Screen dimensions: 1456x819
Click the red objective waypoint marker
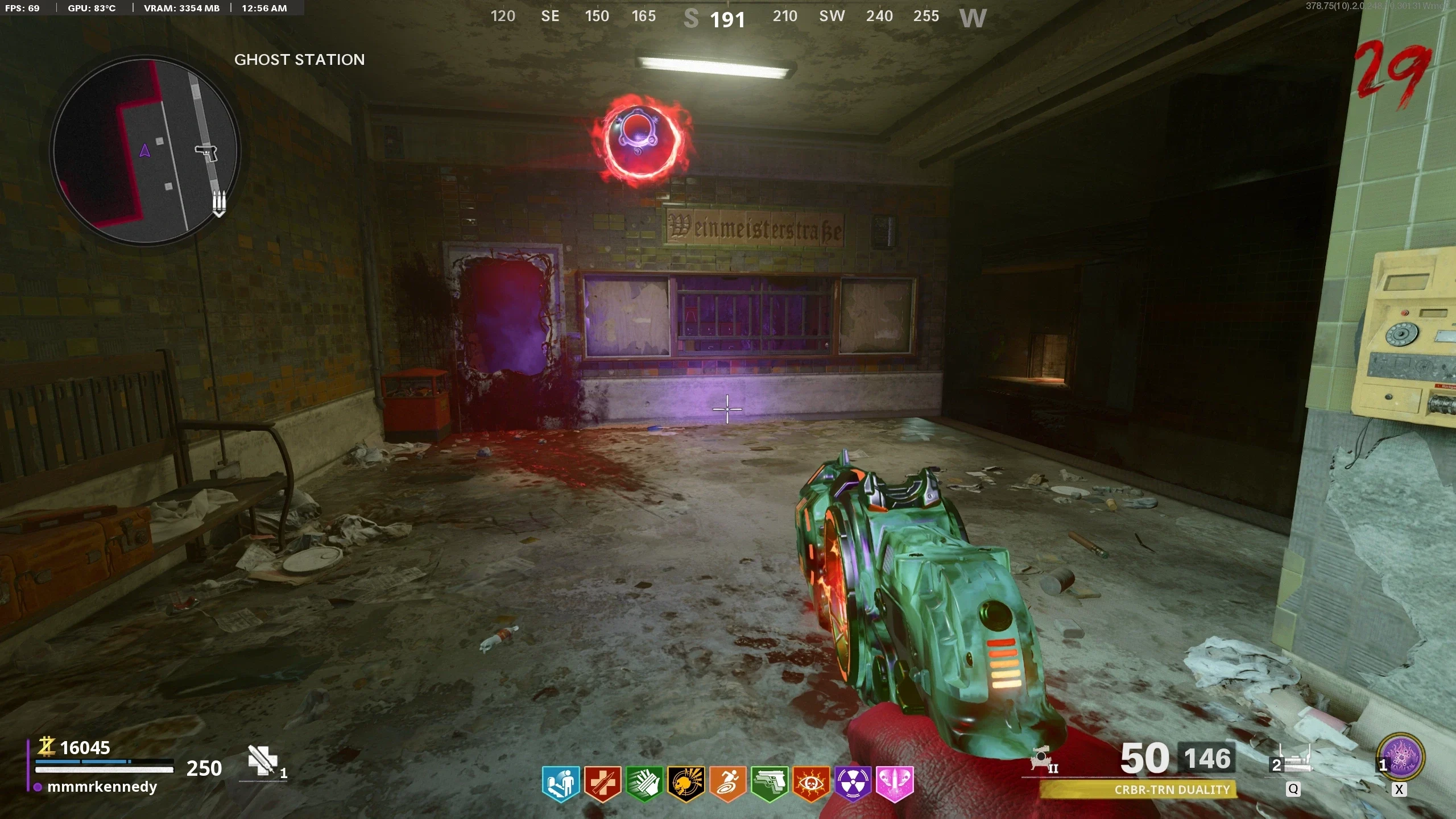click(643, 138)
